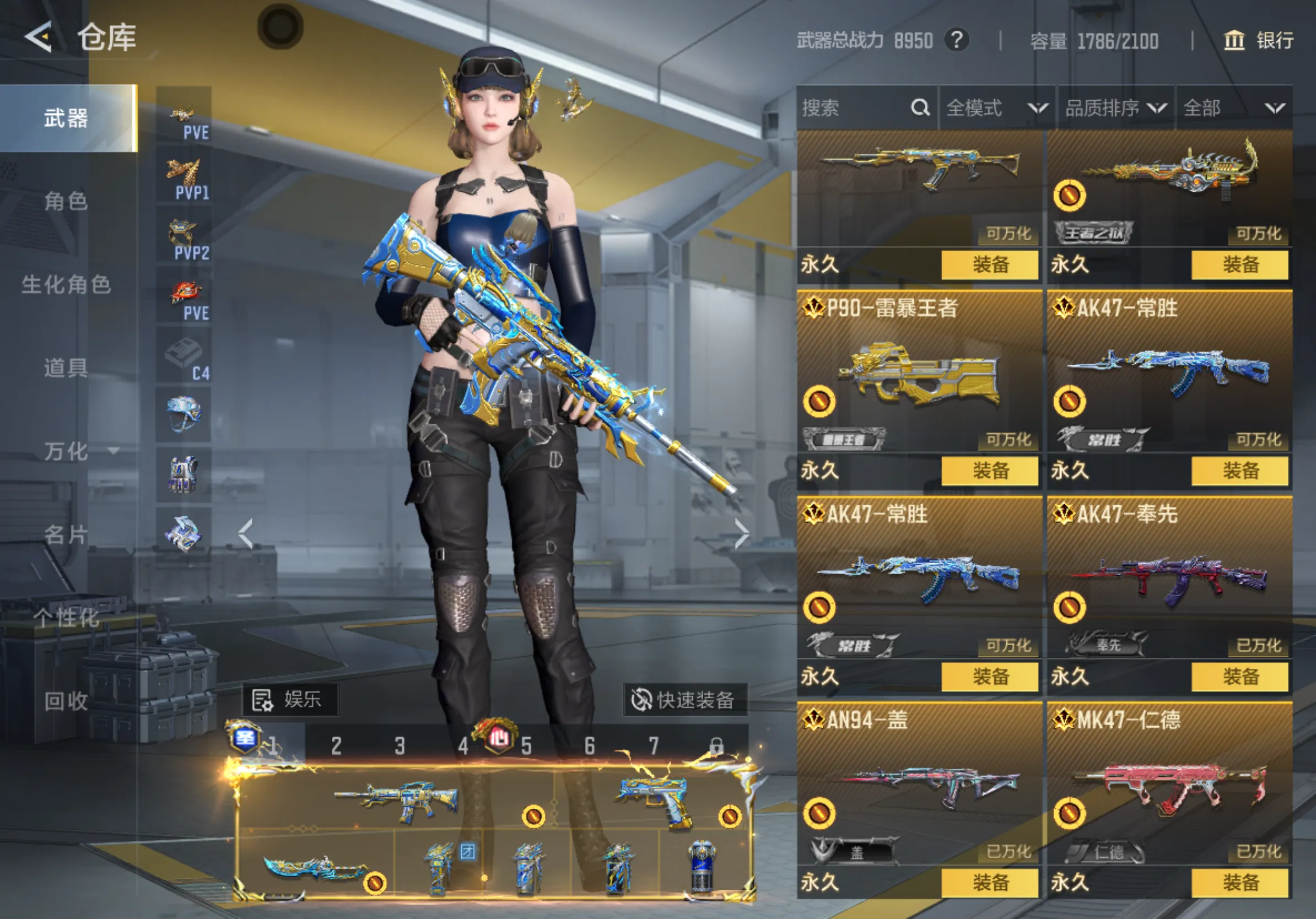Equip the AN94-盖 weapon
The height and width of the screenshot is (919, 1316).
(x=990, y=882)
